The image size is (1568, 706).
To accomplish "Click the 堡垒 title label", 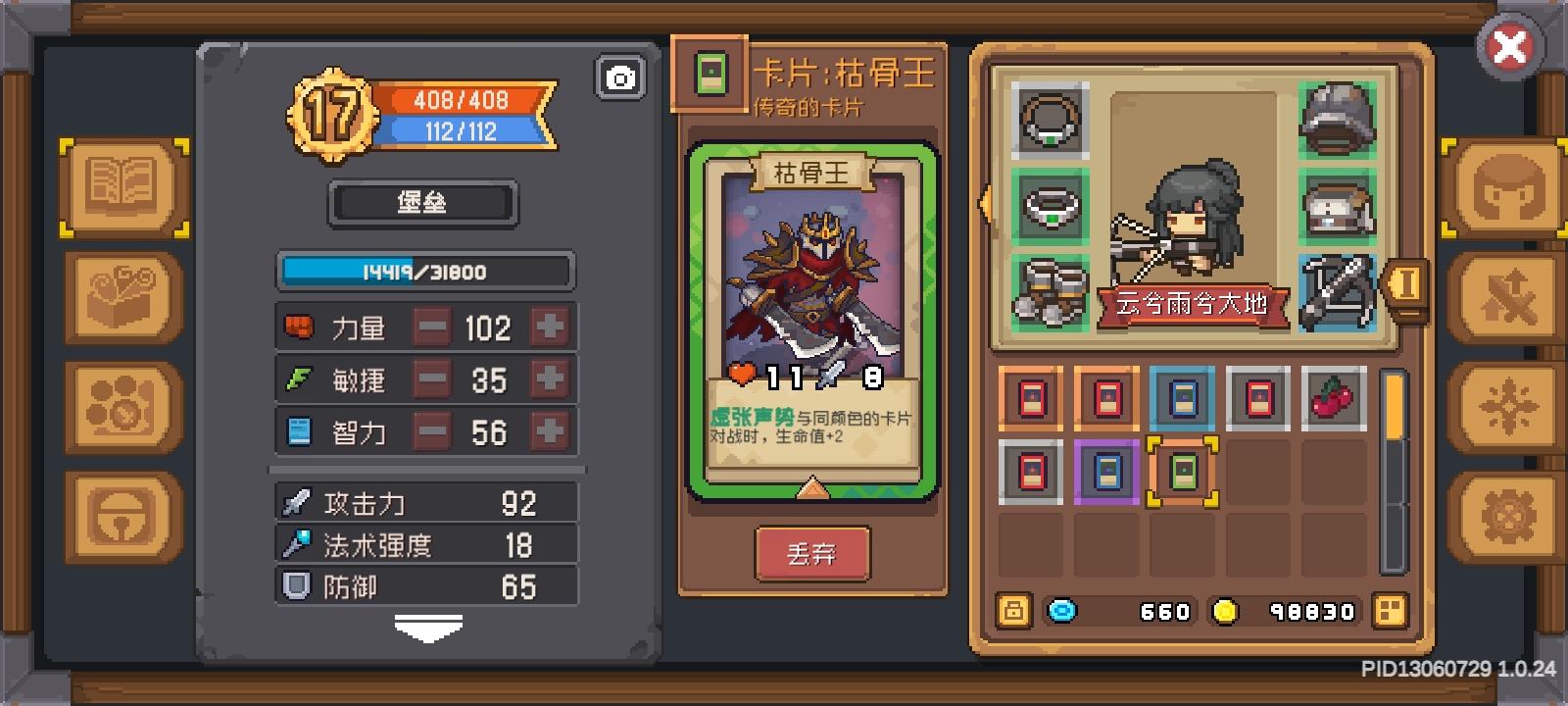I will coord(423,203).
